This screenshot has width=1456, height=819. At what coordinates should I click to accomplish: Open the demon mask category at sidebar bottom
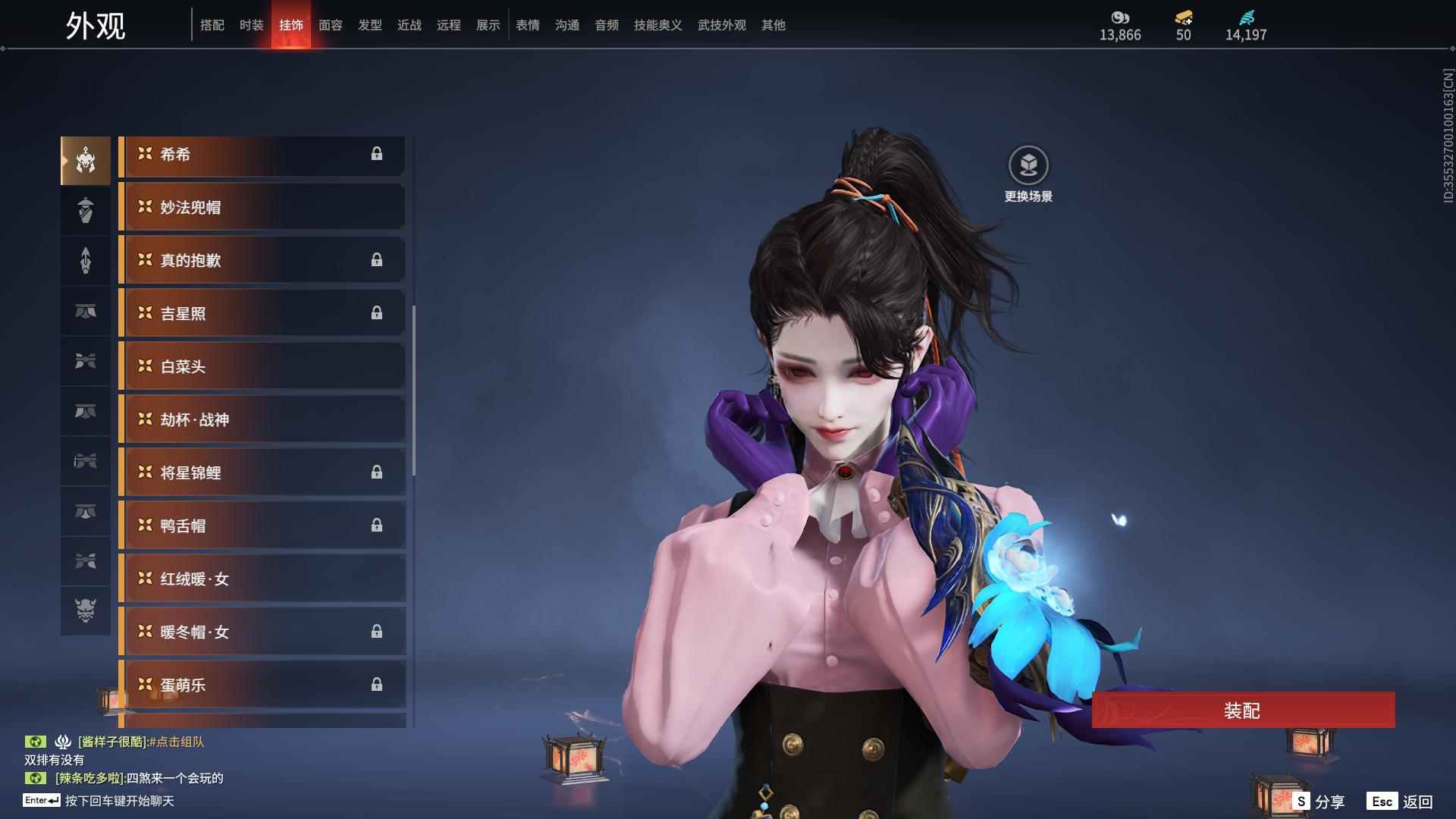click(85, 610)
